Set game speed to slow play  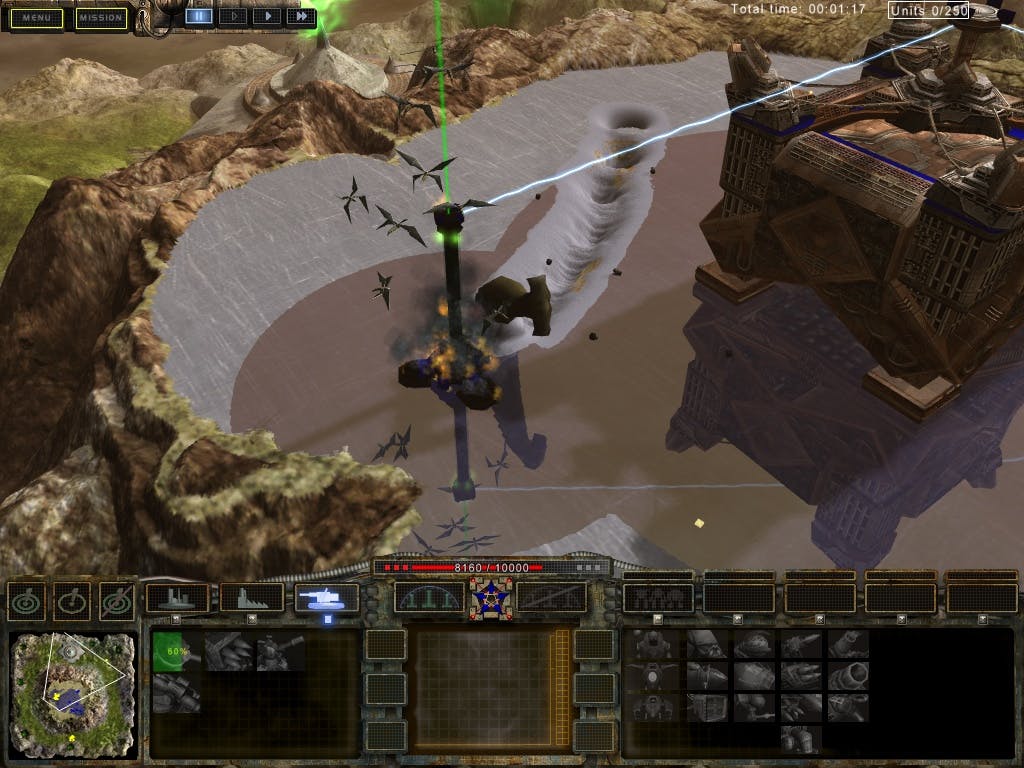point(232,16)
